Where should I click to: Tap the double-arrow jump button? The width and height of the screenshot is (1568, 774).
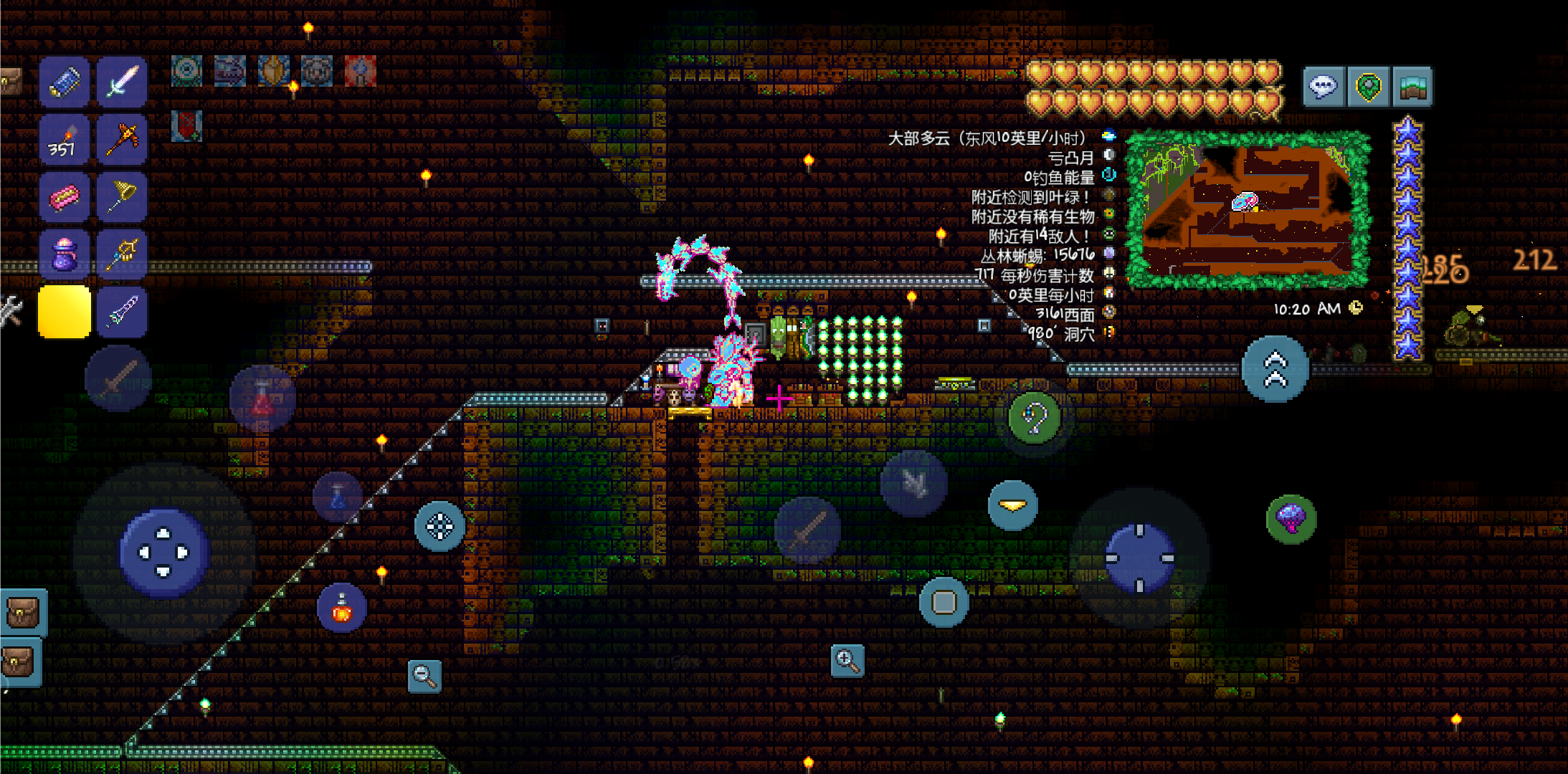coord(1275,369)
